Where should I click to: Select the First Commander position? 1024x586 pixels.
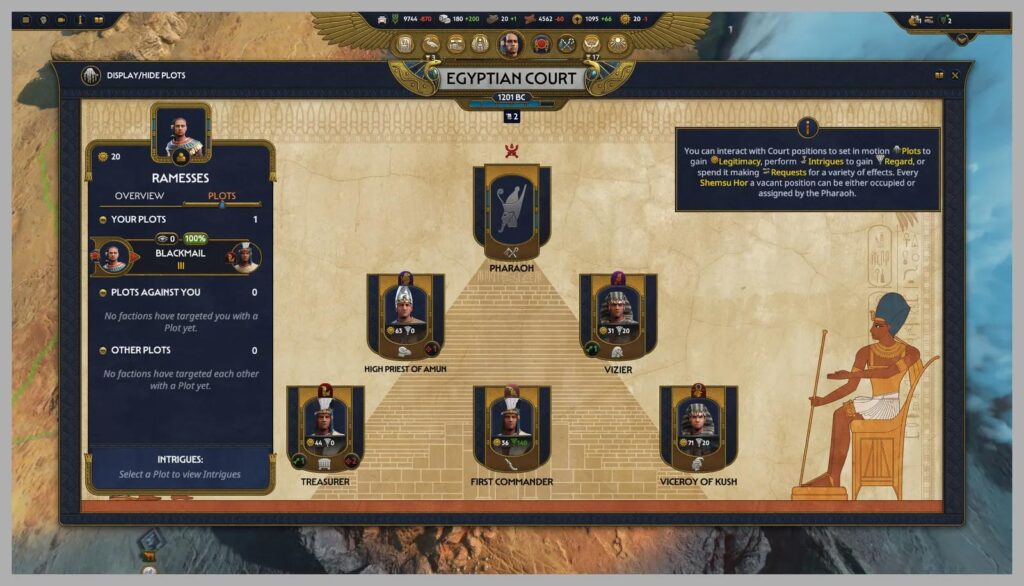coord(511,427)
